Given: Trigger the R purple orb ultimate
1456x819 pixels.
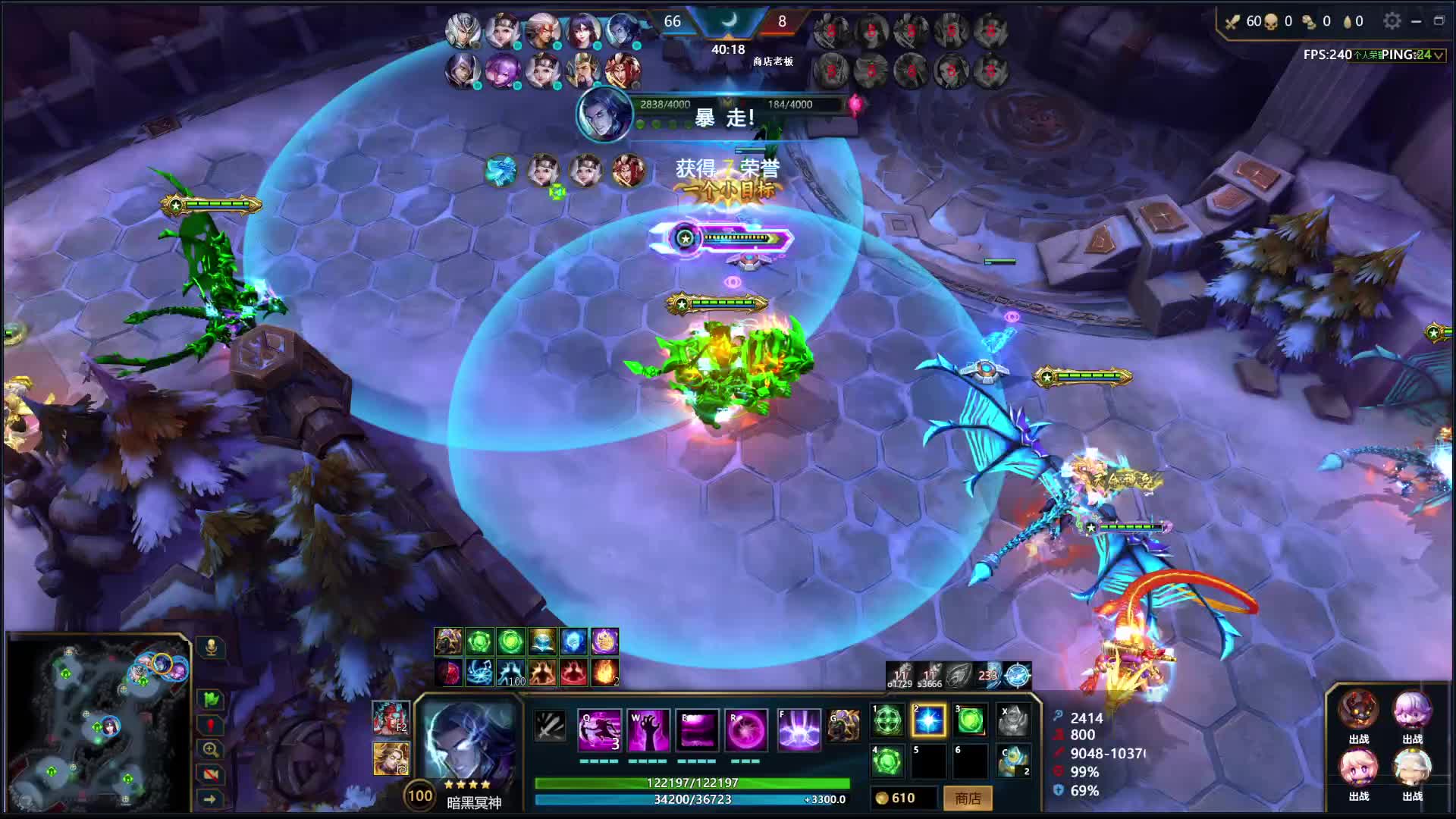Looking at the screenshot, I should (x=746, y=730).
